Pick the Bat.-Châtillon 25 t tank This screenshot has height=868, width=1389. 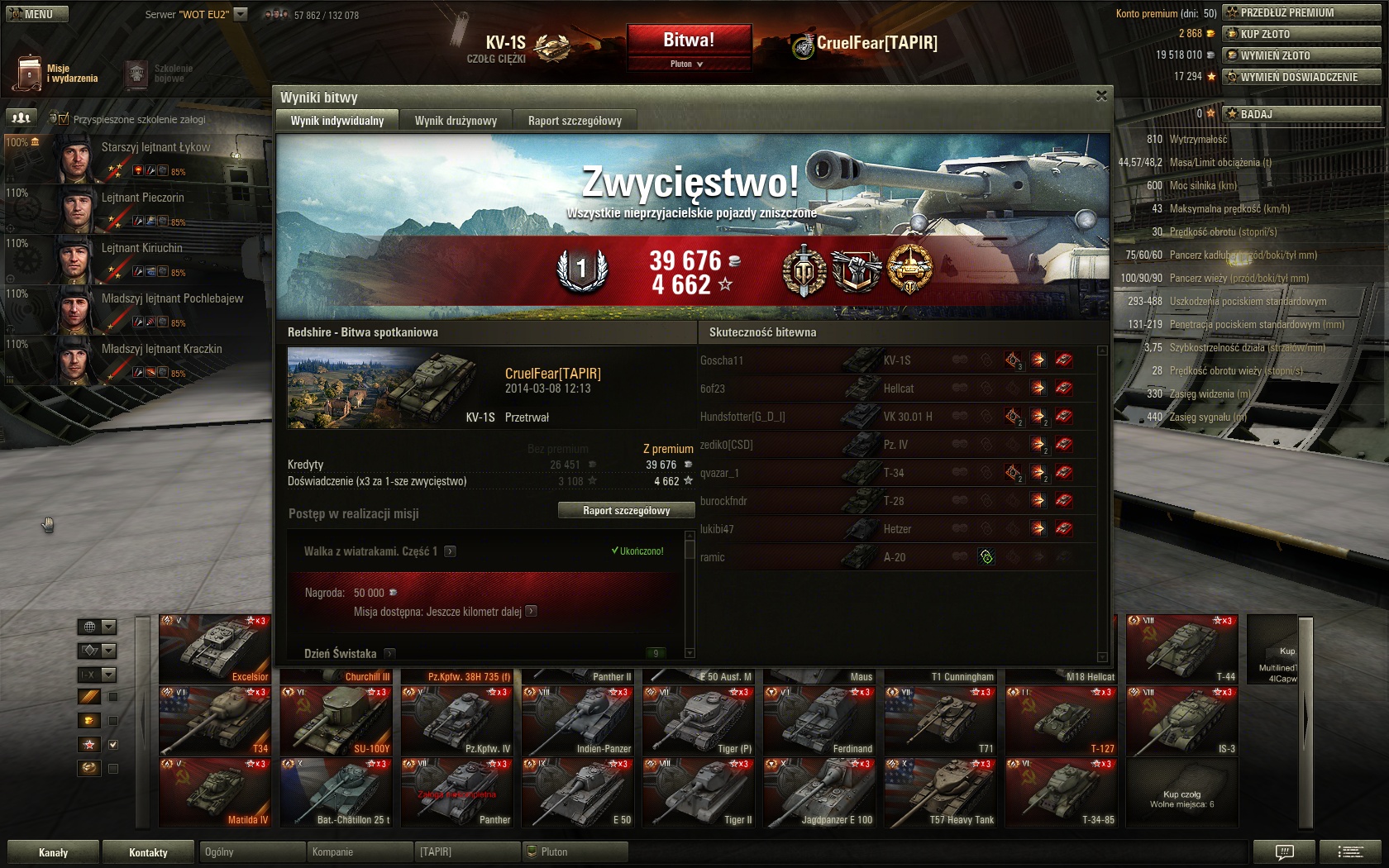tap(336, 794)
